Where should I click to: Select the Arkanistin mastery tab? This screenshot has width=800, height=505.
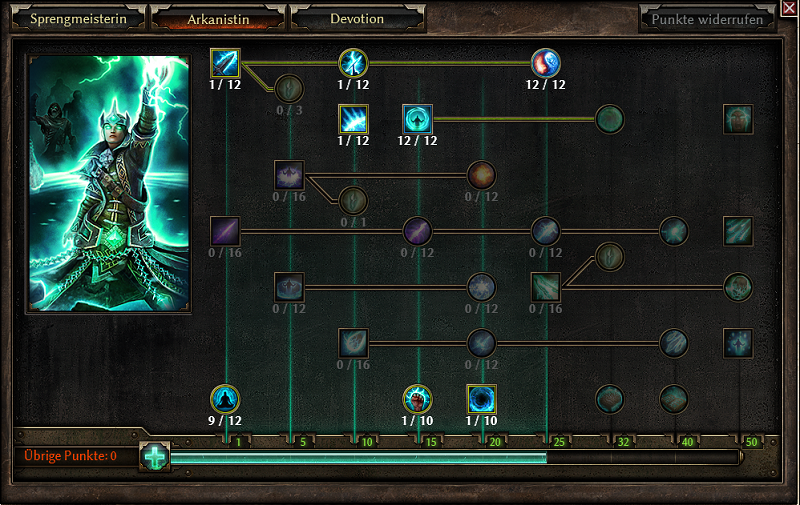point(218,19)
